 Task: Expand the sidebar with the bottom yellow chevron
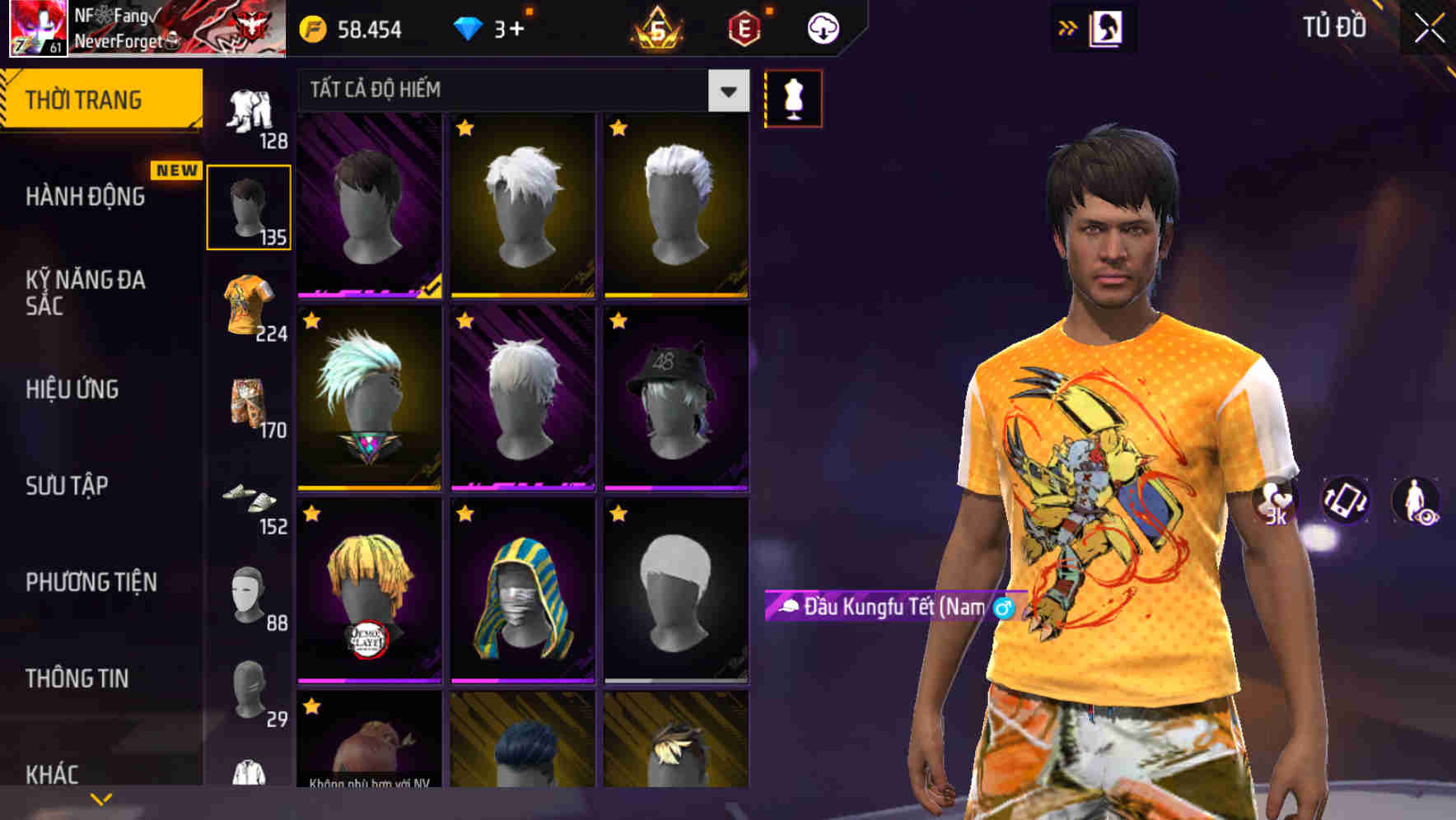tap(101, 798)
